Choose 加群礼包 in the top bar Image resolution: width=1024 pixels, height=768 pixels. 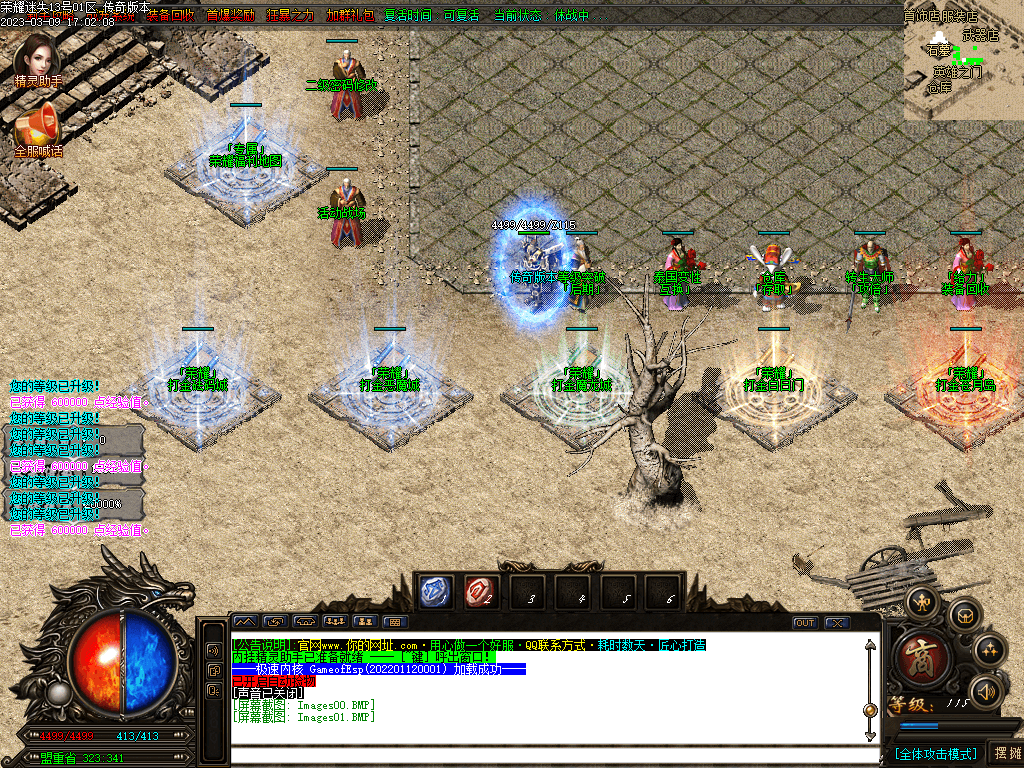point(350,16)
